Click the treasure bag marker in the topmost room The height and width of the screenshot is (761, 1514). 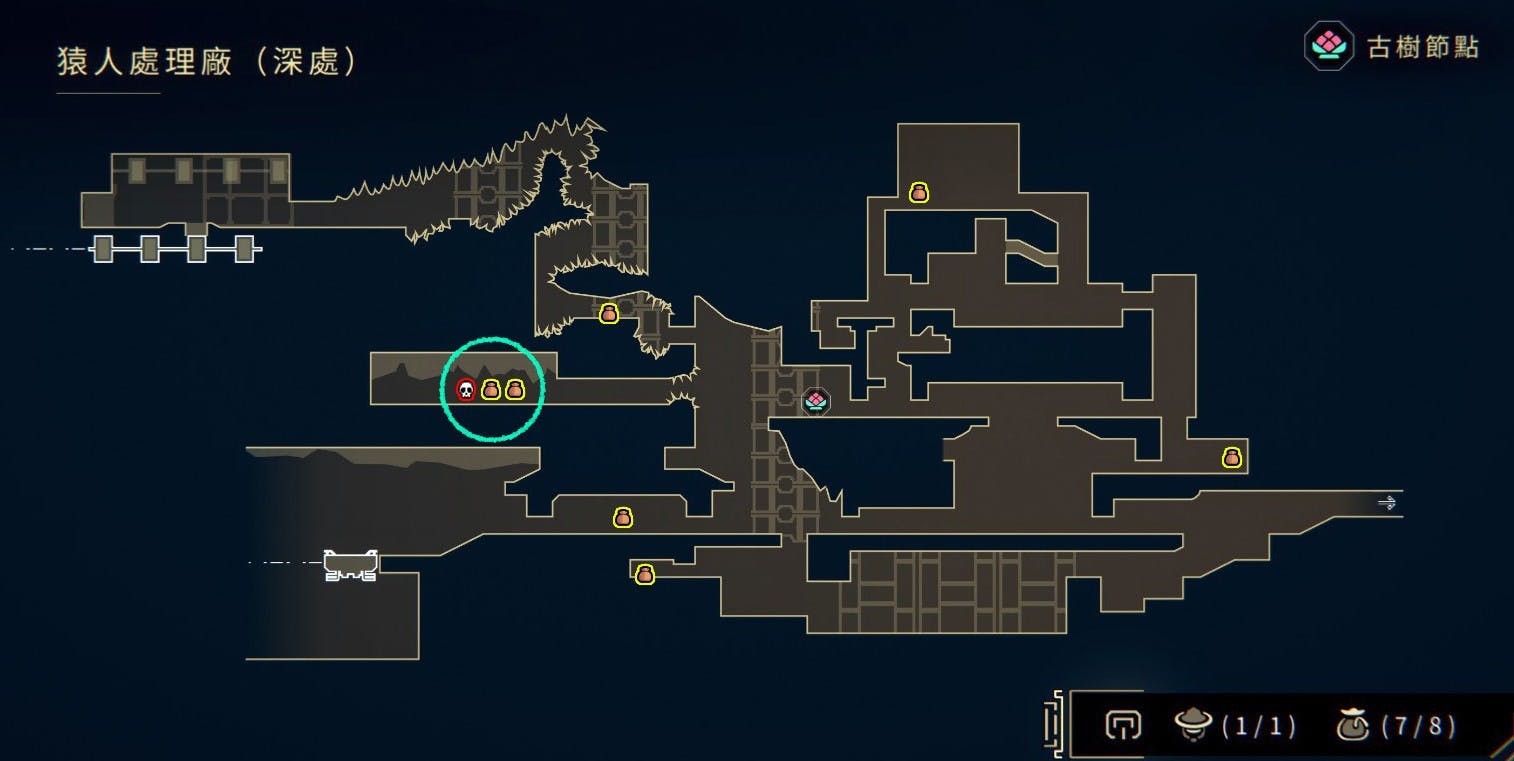point(919,193)
